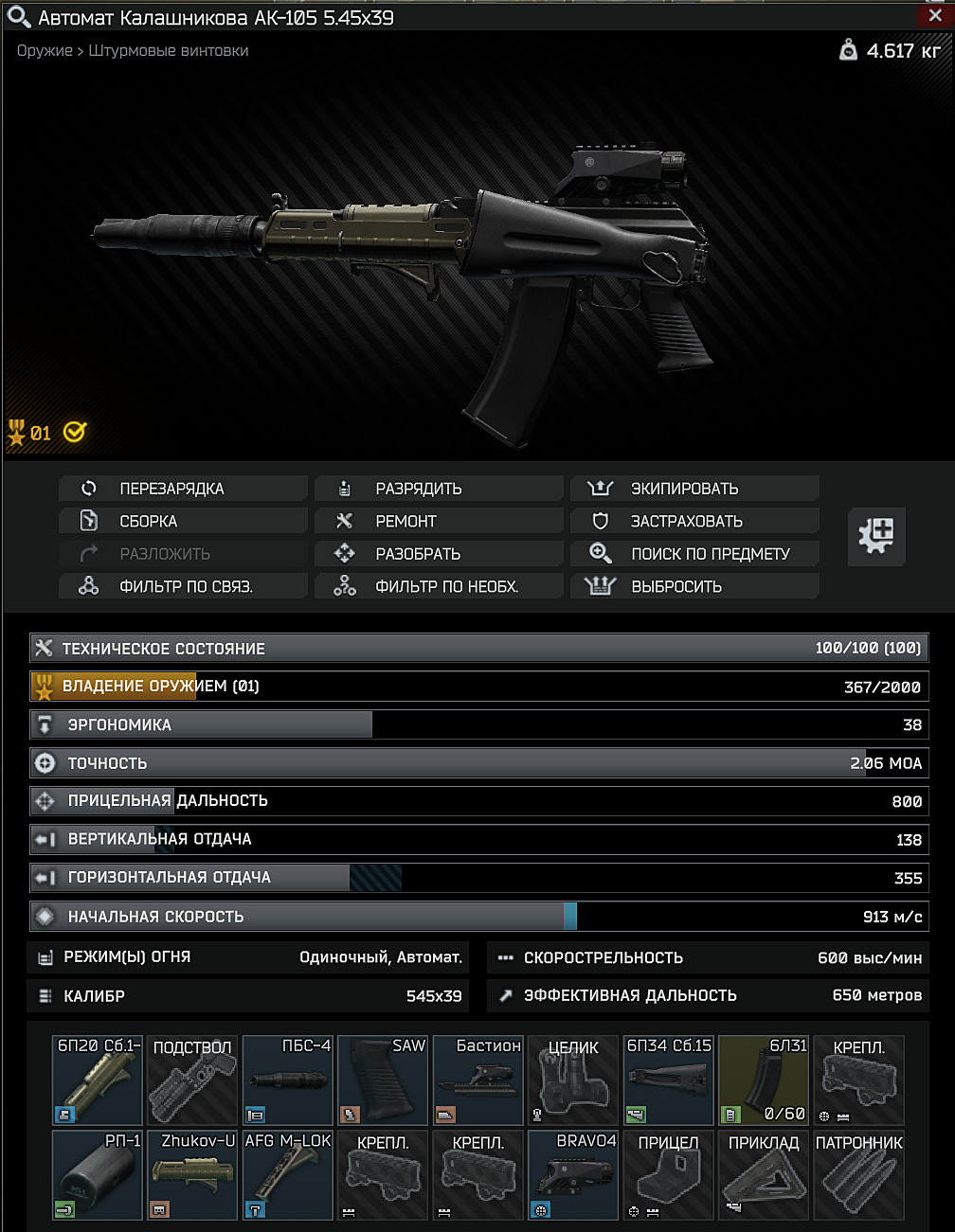Open the Оружие breadcrumb category
Image resolution: width=955 pixels, height=1232 pixels.
44,51
